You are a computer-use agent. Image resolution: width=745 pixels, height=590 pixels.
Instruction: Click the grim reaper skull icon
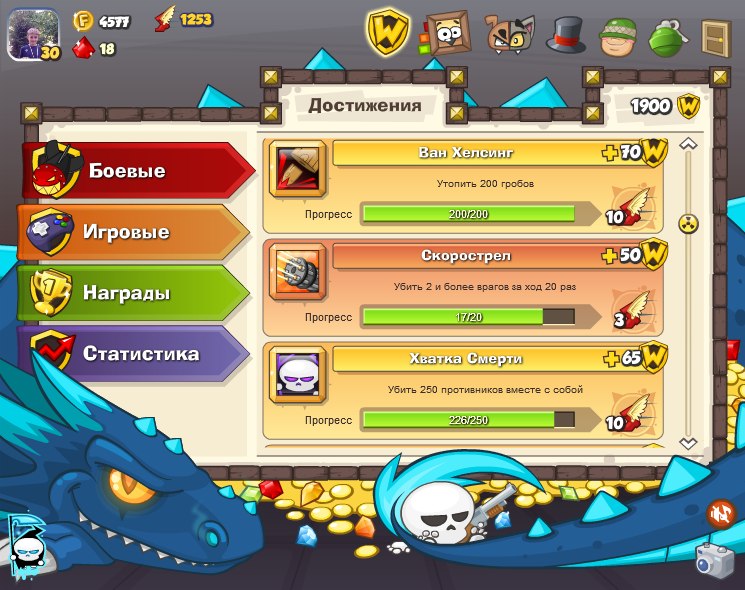tap(26, 545)
